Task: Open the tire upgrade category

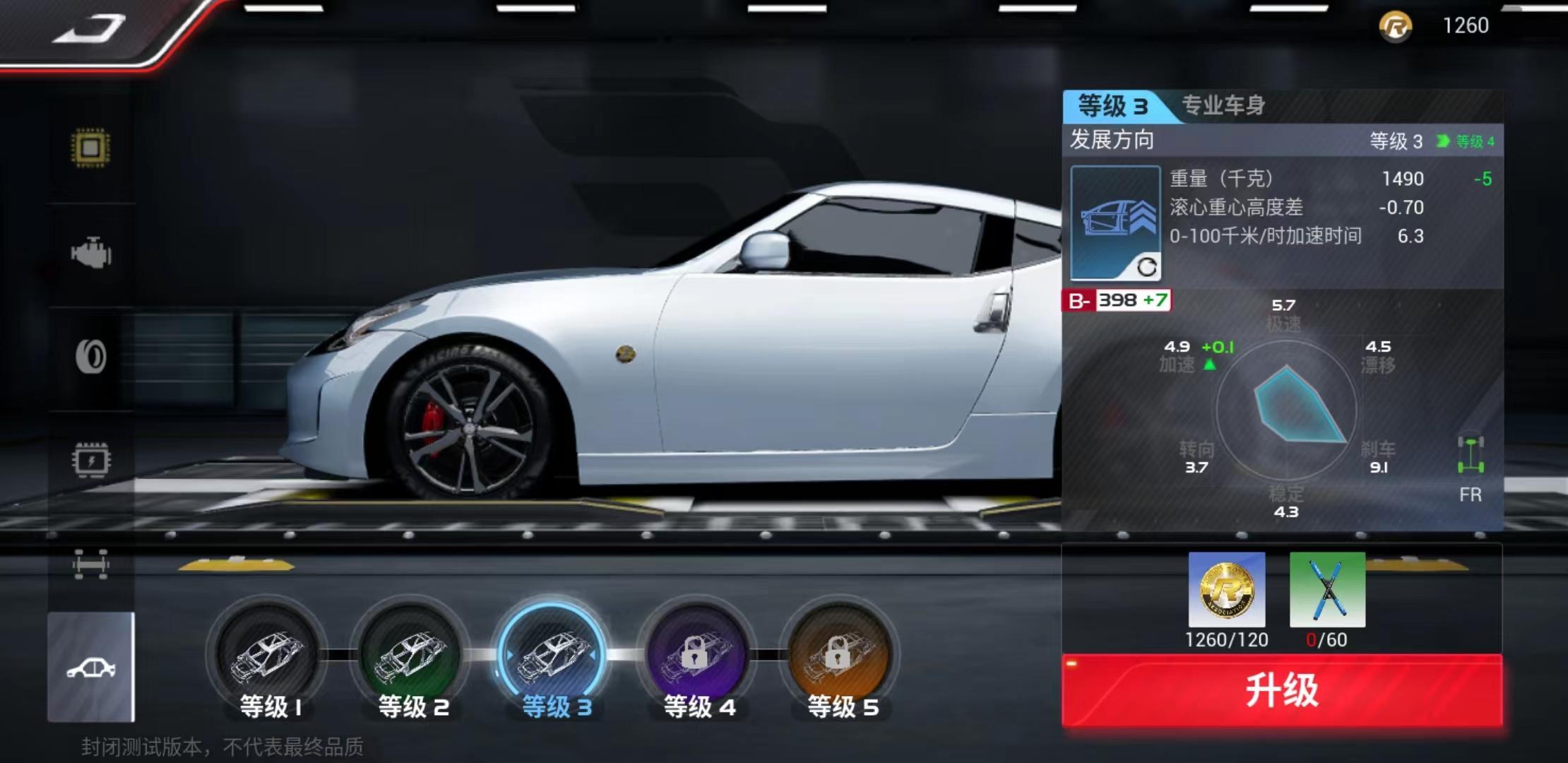Action: coord(91,357)
